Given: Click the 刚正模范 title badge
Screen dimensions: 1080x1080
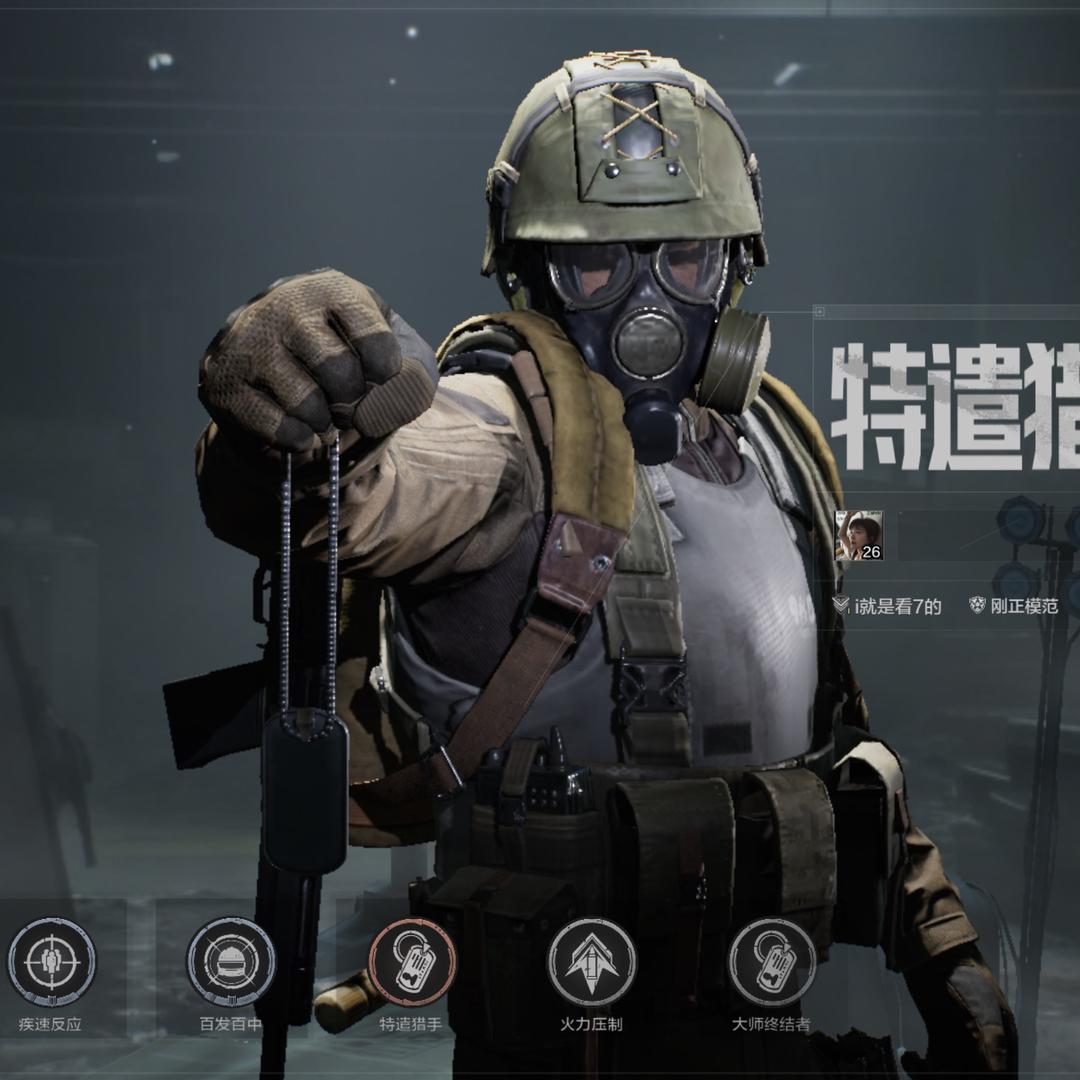Looking at the screenshot, I should pyautogui.click(x=1013, y=606).
